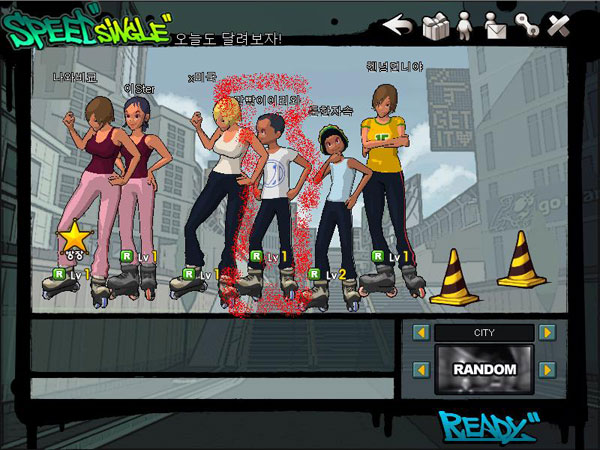Focus the chat input bar
Screen dimensions: 600x450
tap(210, 387)
